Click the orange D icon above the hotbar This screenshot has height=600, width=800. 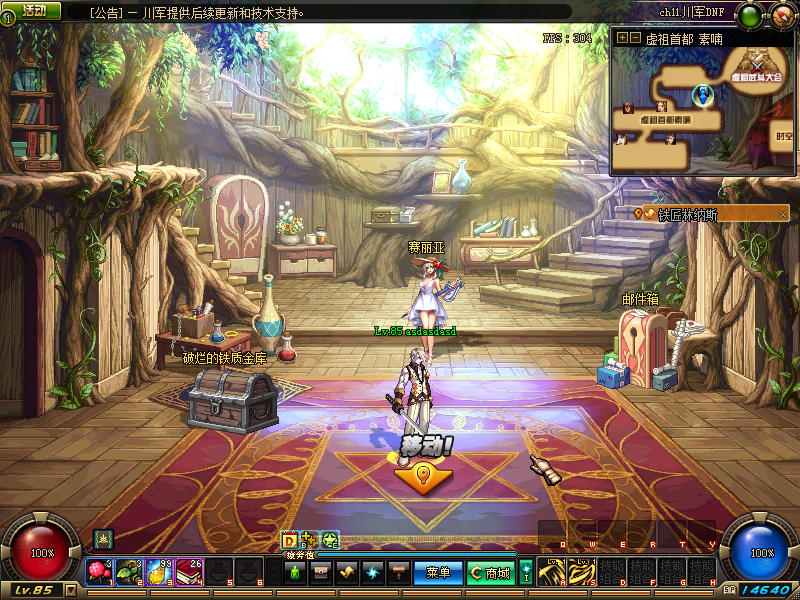pyautogui.click(x=289, y=540)
